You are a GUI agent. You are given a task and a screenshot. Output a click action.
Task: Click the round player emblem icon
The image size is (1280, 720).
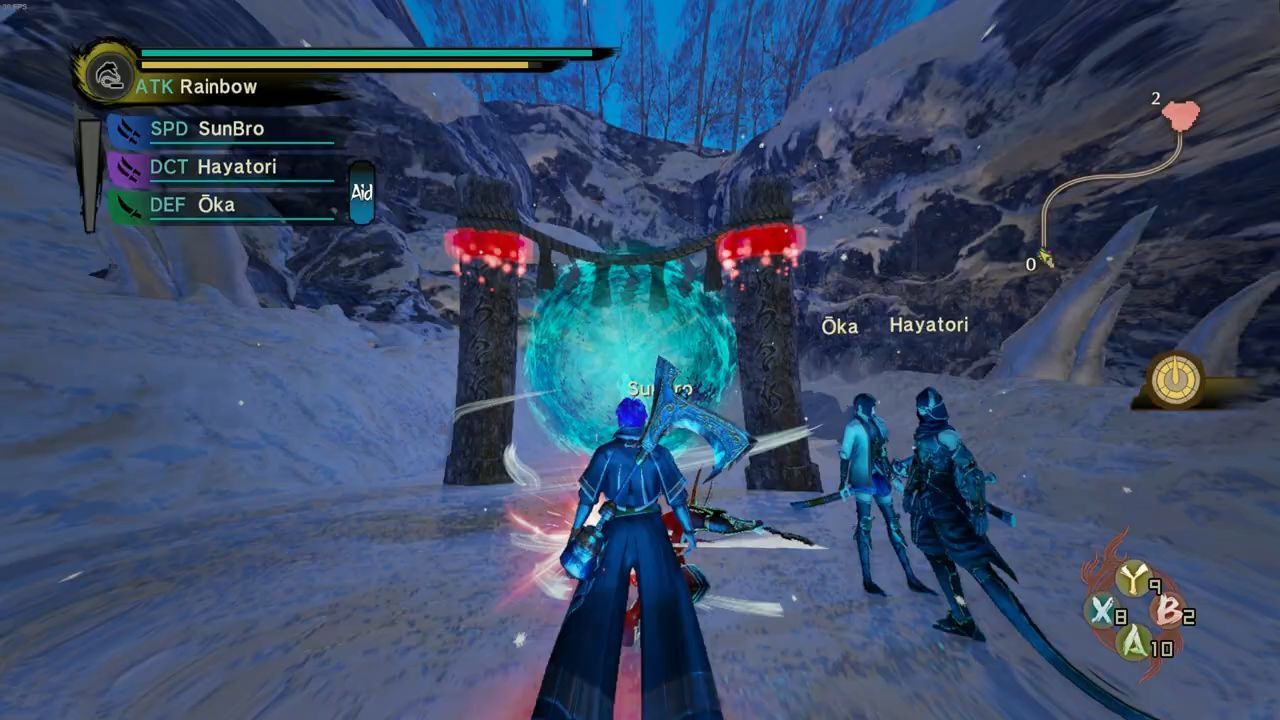click(x=104, y=71)
